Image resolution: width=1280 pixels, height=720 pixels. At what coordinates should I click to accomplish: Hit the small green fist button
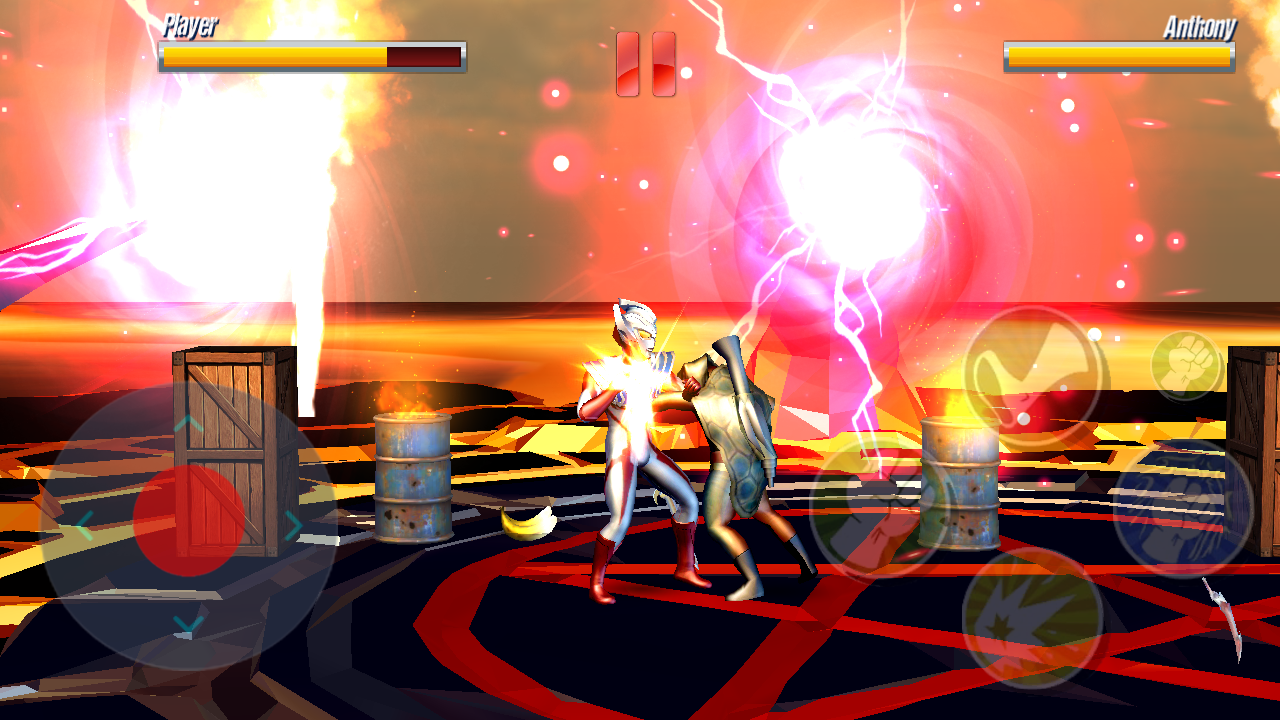[x=1187, y=365]
